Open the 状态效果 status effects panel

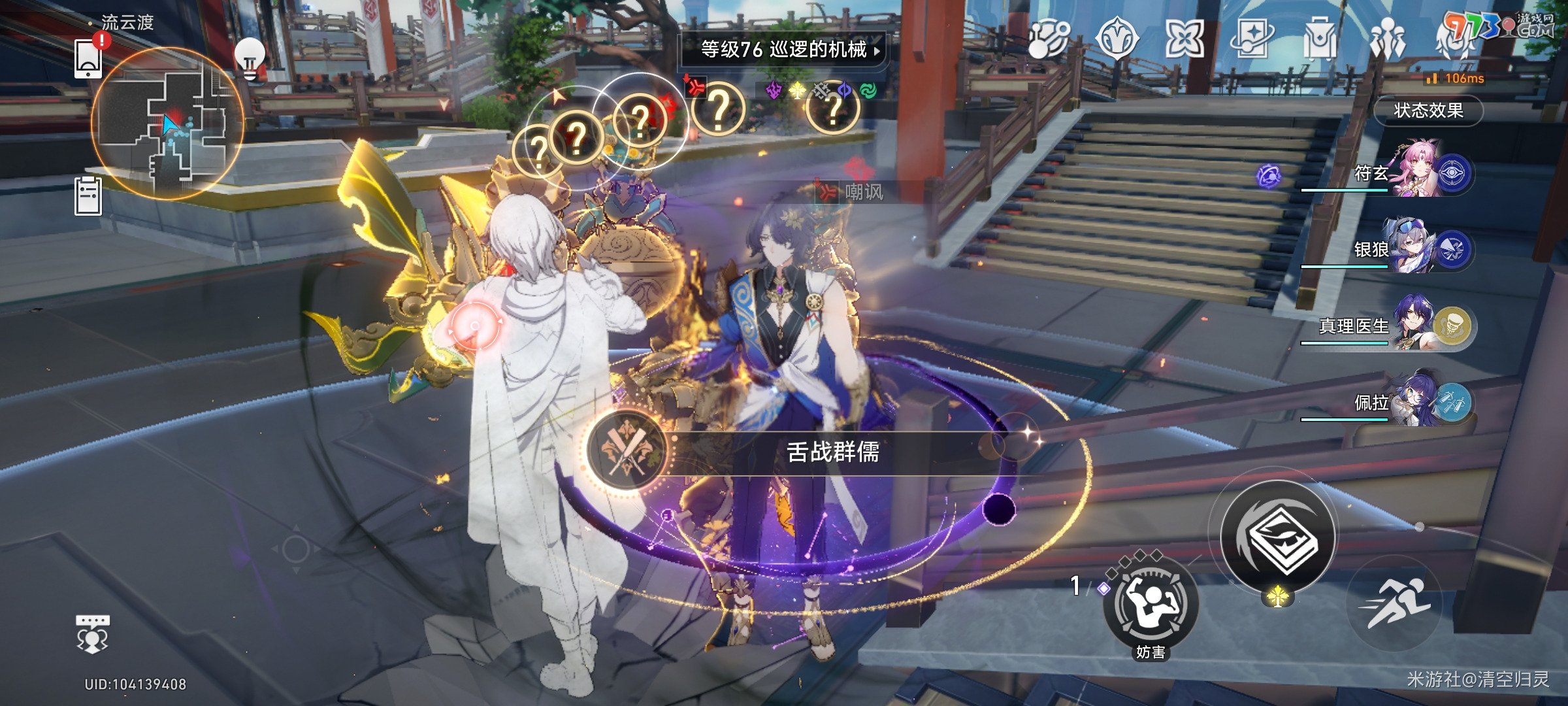[1428, 110]
